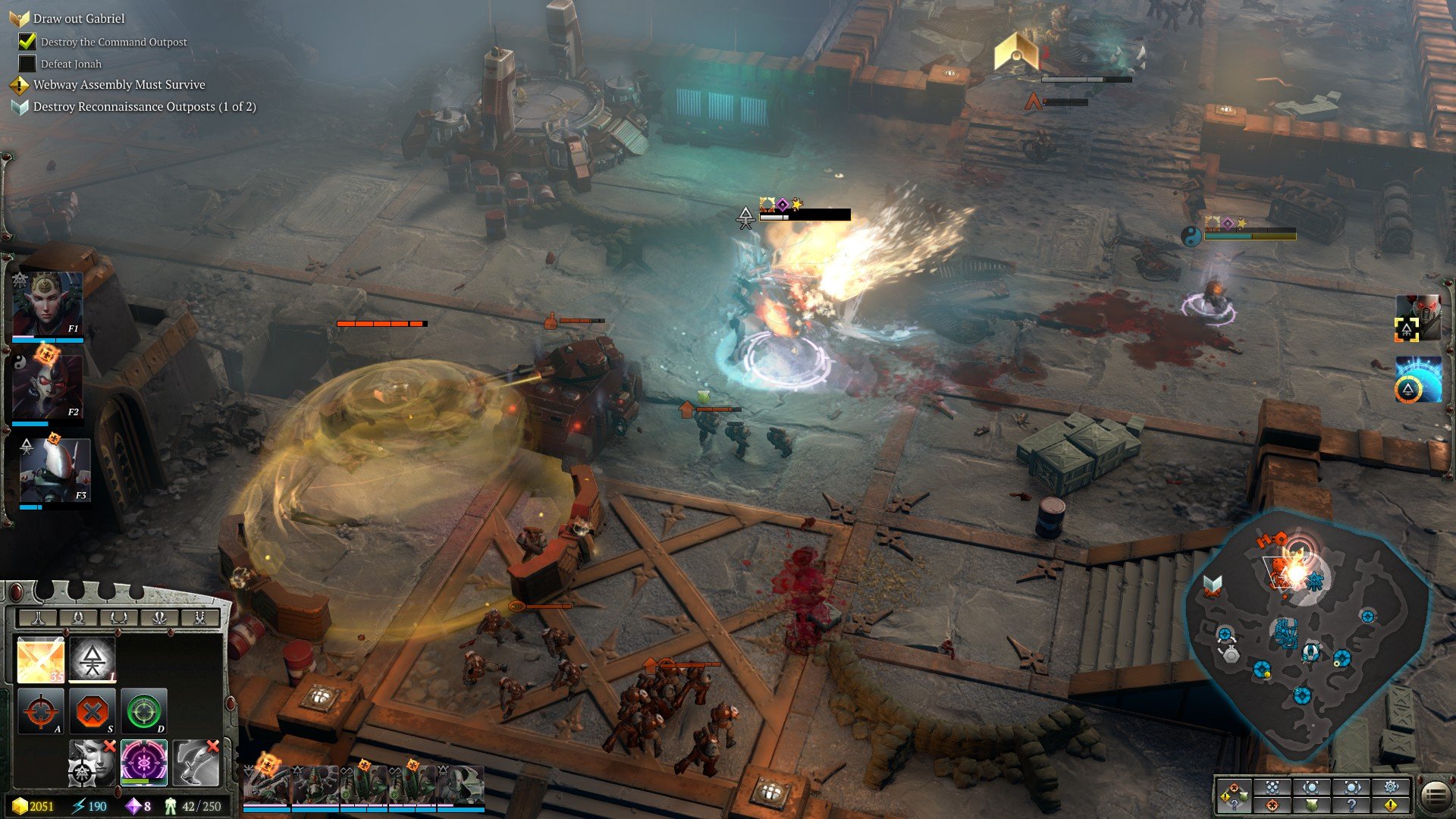
Task: Click the gear icon below the minimap
Action: tap(1391, 786)
